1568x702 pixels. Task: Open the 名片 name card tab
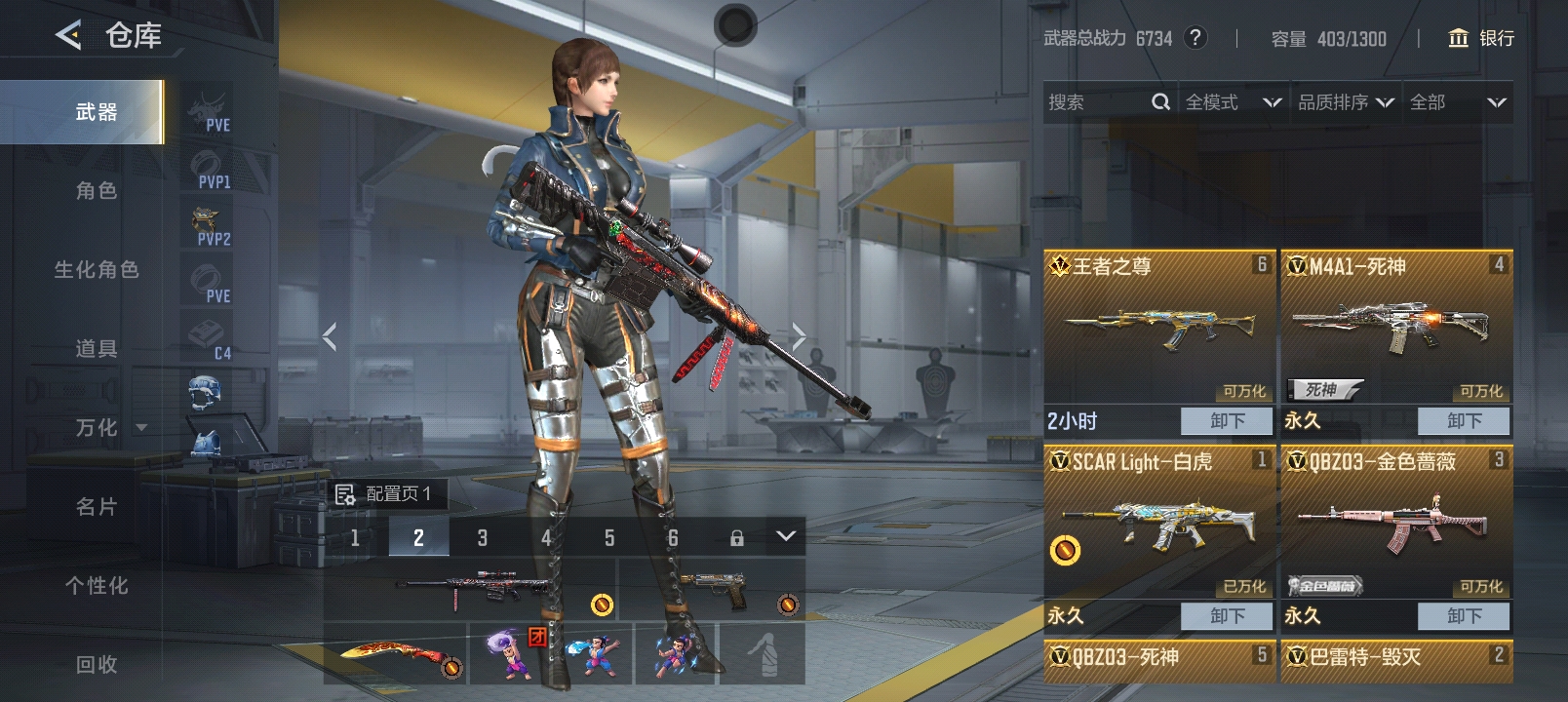(96, 507)
